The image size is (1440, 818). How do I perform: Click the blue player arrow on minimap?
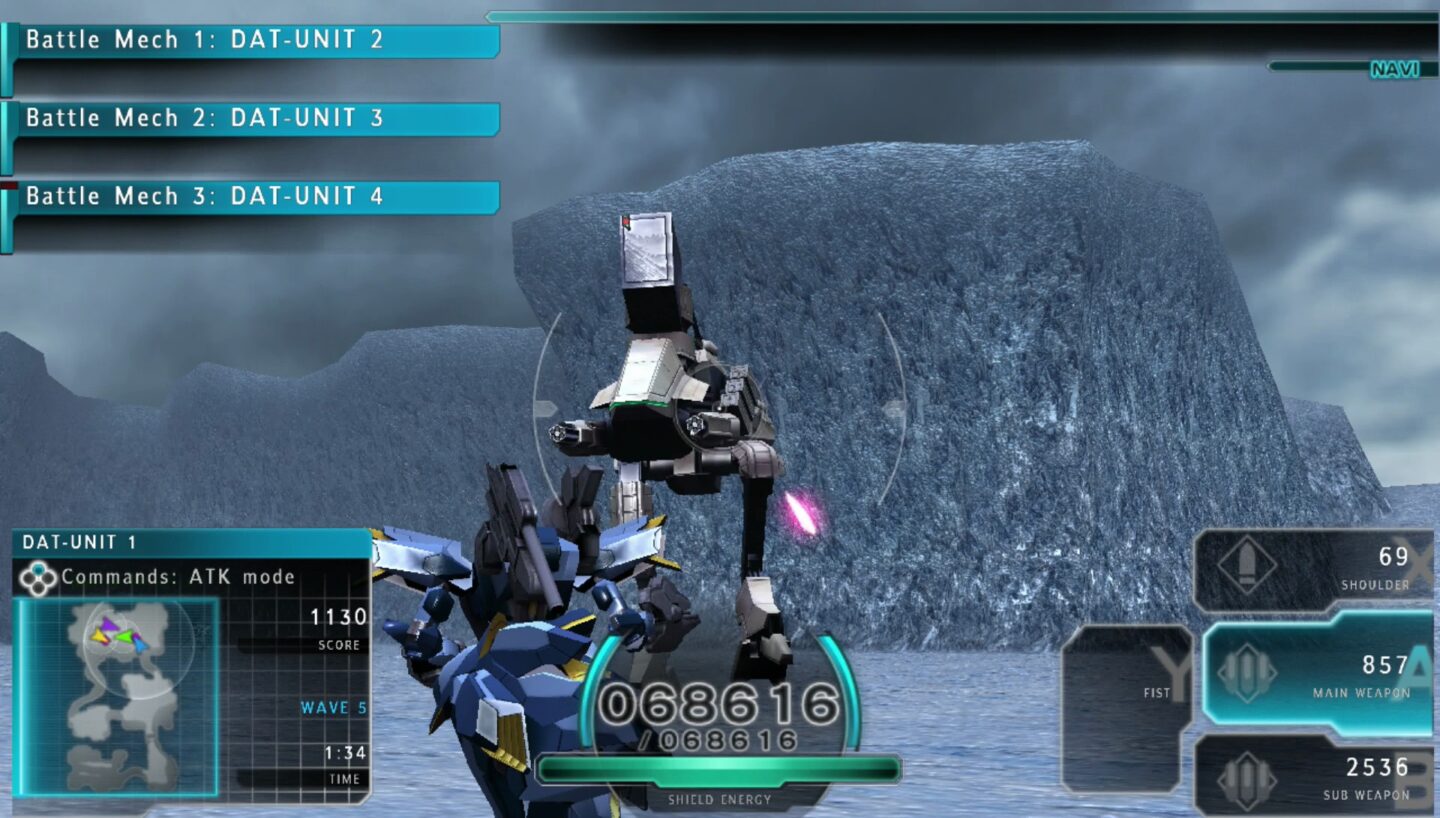click(140, 645)
